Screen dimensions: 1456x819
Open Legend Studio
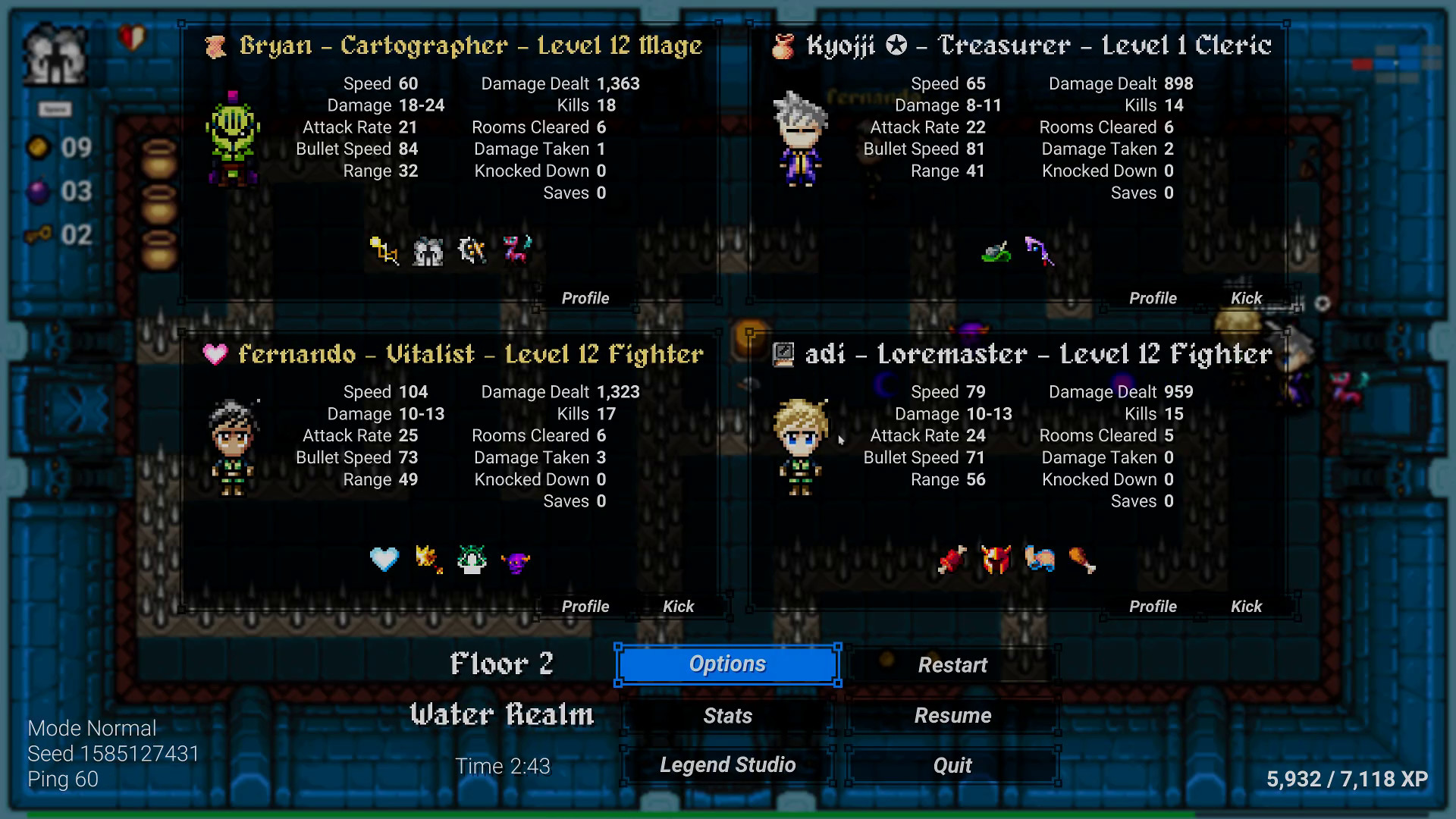[726, 764]
